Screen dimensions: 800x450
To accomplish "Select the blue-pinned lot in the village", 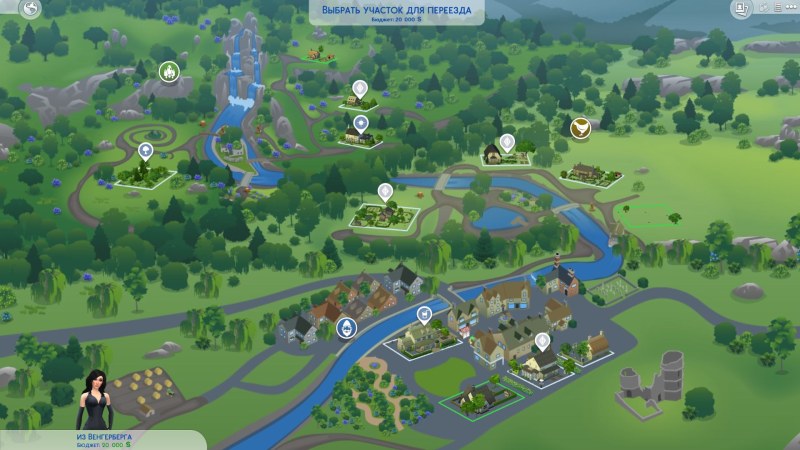I will coord(424,315).
